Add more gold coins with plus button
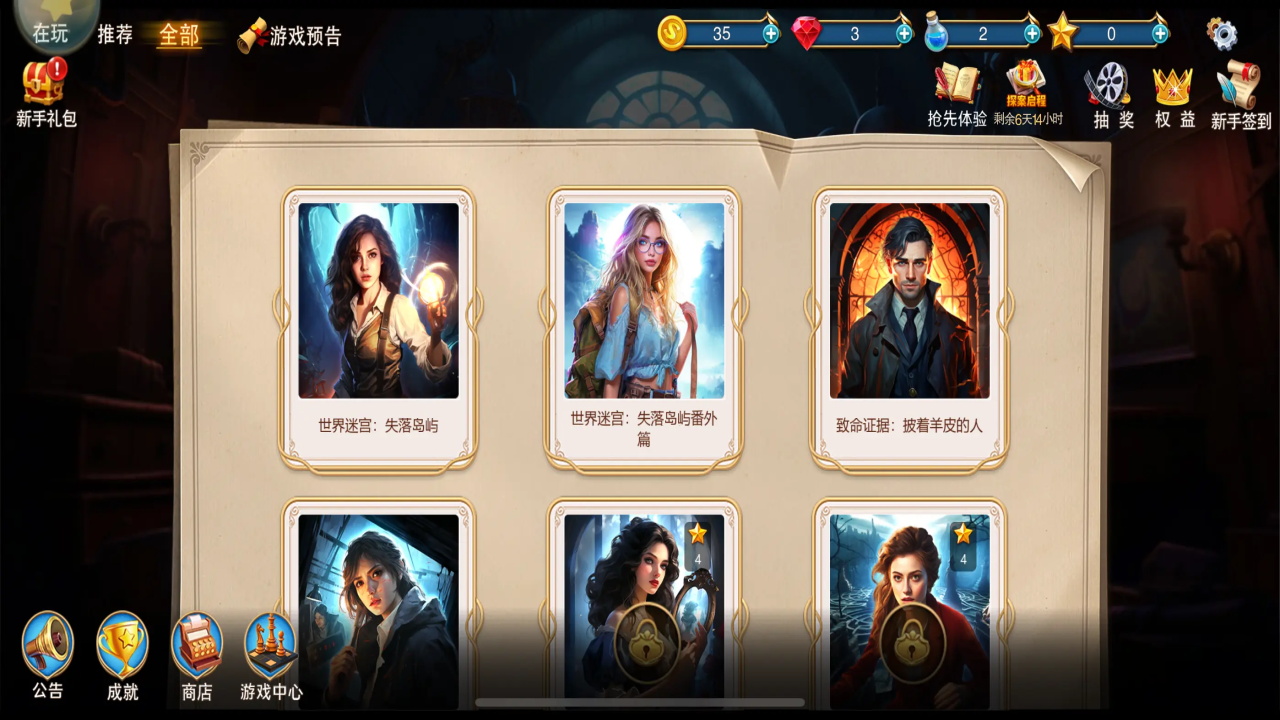This screenshot has width=1280, height=720. pyautogui.click(x=770, y=33)
